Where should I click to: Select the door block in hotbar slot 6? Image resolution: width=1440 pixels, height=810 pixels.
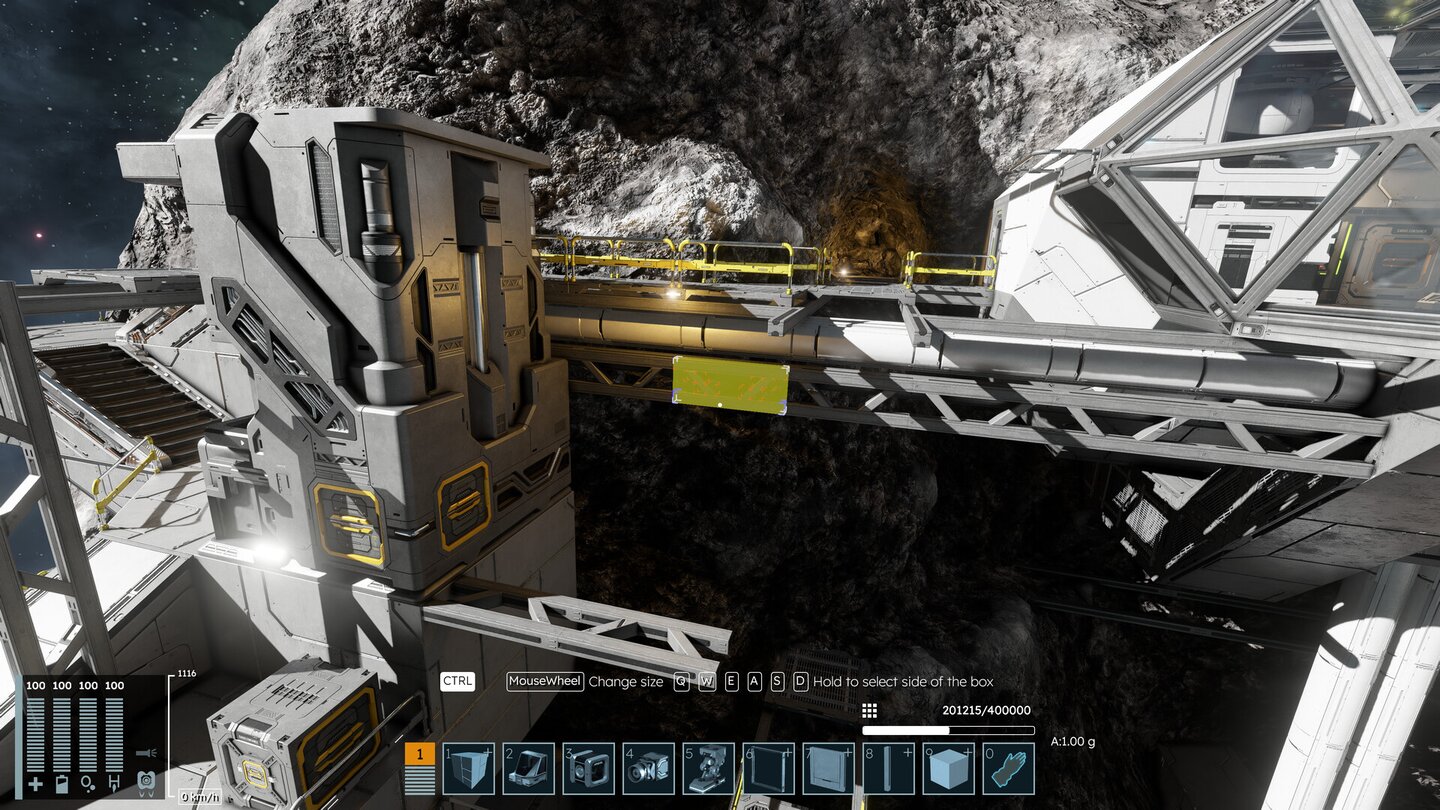(x=767, y=768)
